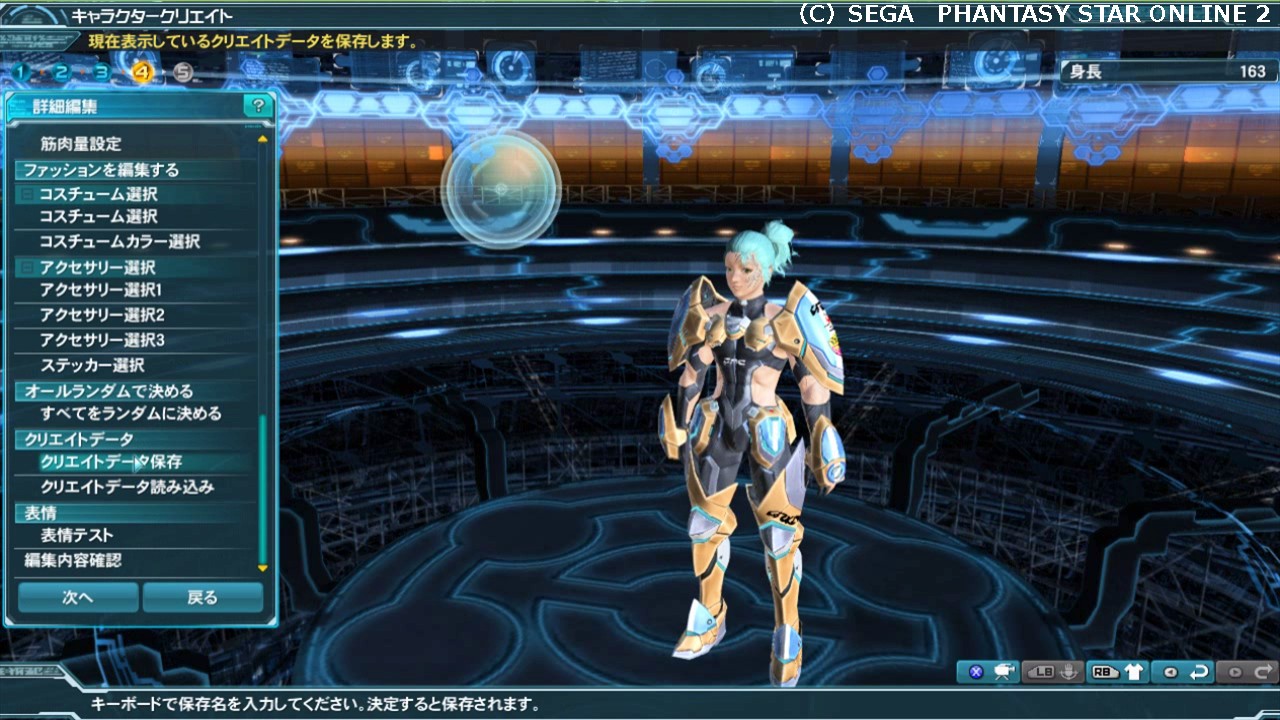
Task: Click the scrollbar down arrow in menu
Action: point(263,568)
